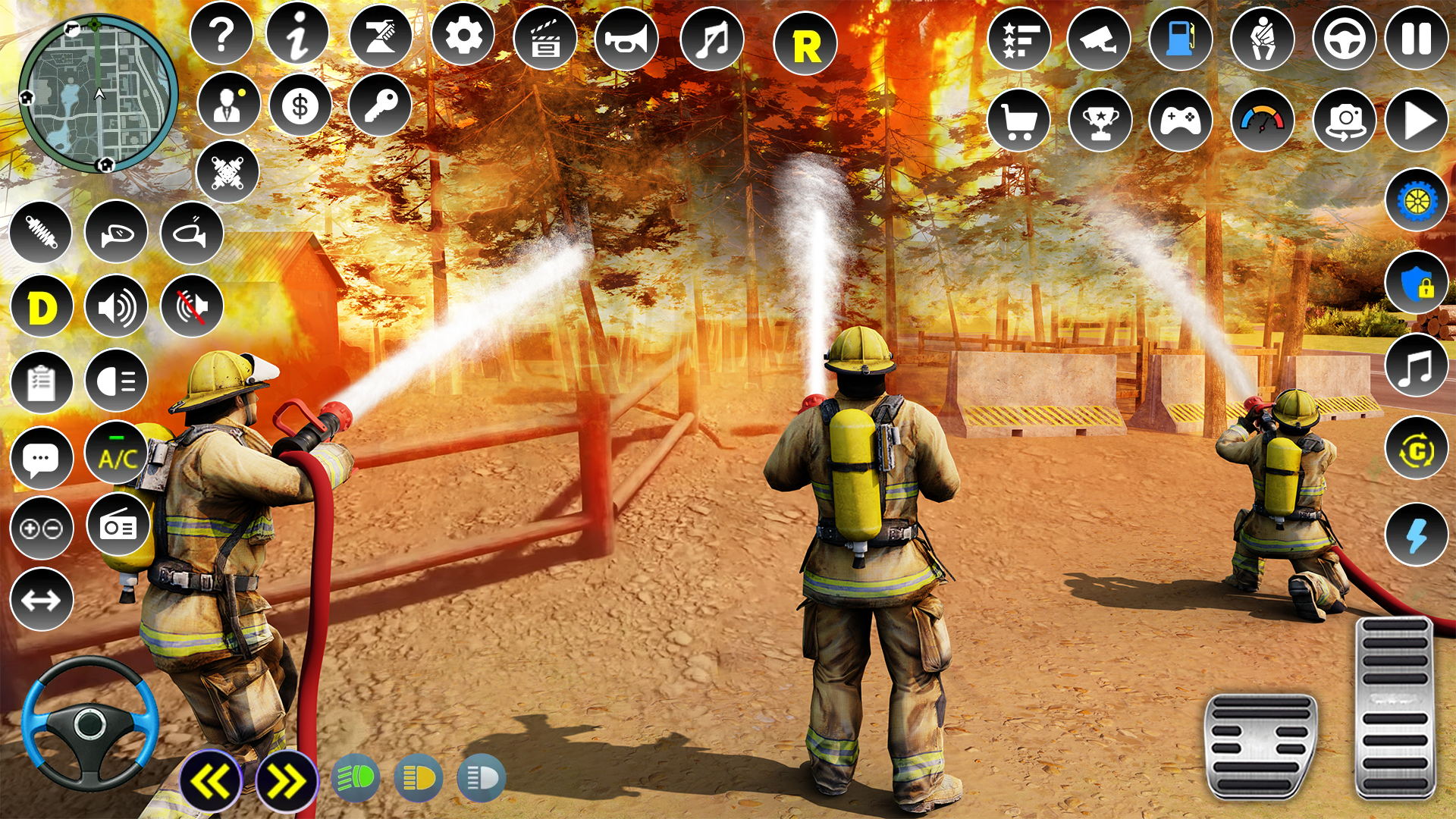Shift gear with the yellow D button
Viewport: 1456px width, 819px height.
coord(42,308)
